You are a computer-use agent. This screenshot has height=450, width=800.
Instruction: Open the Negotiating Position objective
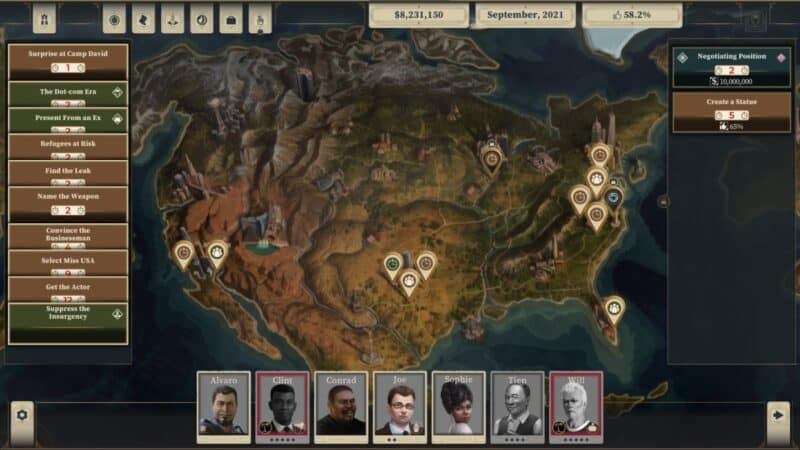[x=724, y=68]
